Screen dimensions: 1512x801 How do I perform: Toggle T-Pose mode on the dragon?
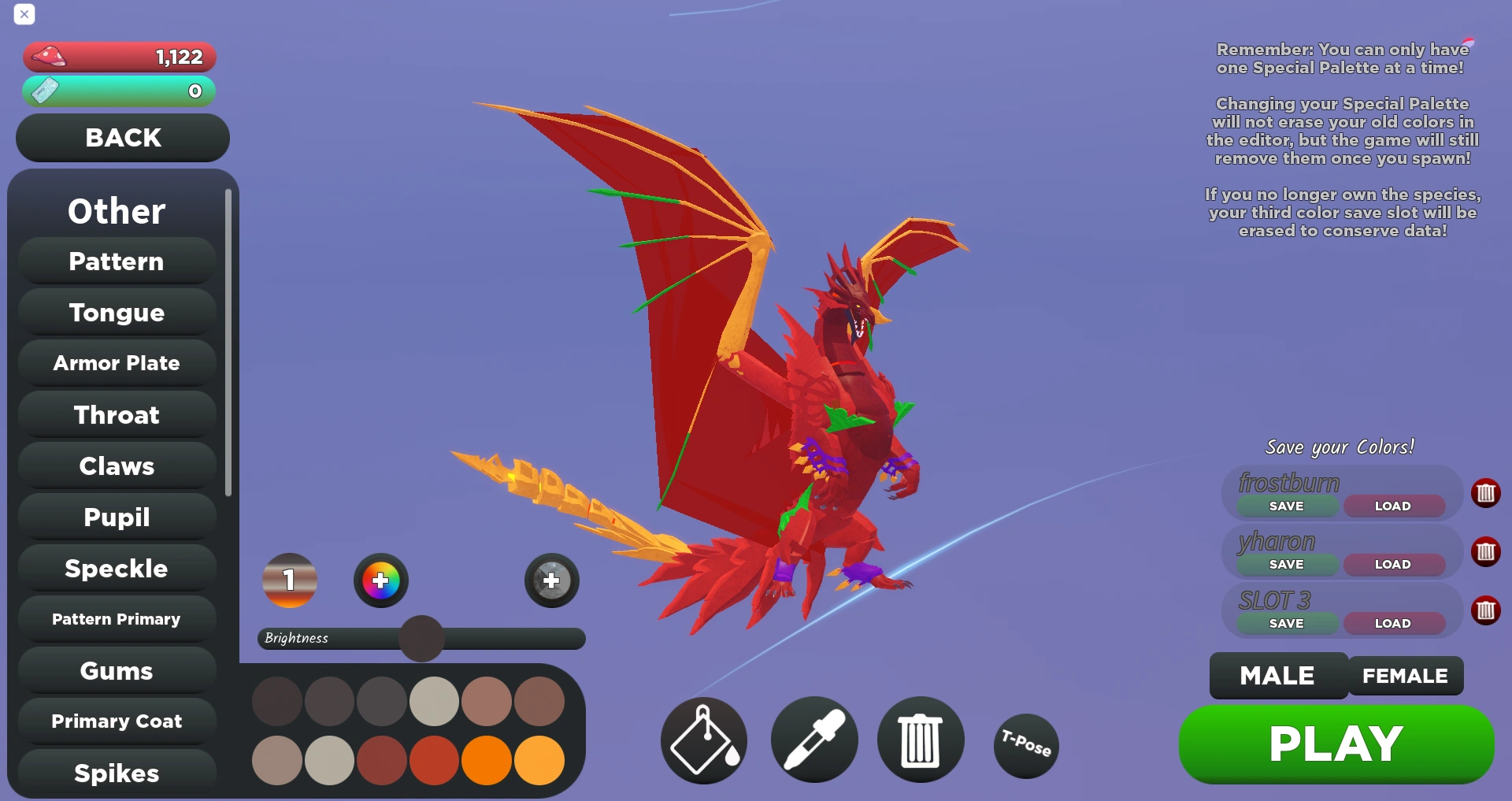pos(1025,745)
